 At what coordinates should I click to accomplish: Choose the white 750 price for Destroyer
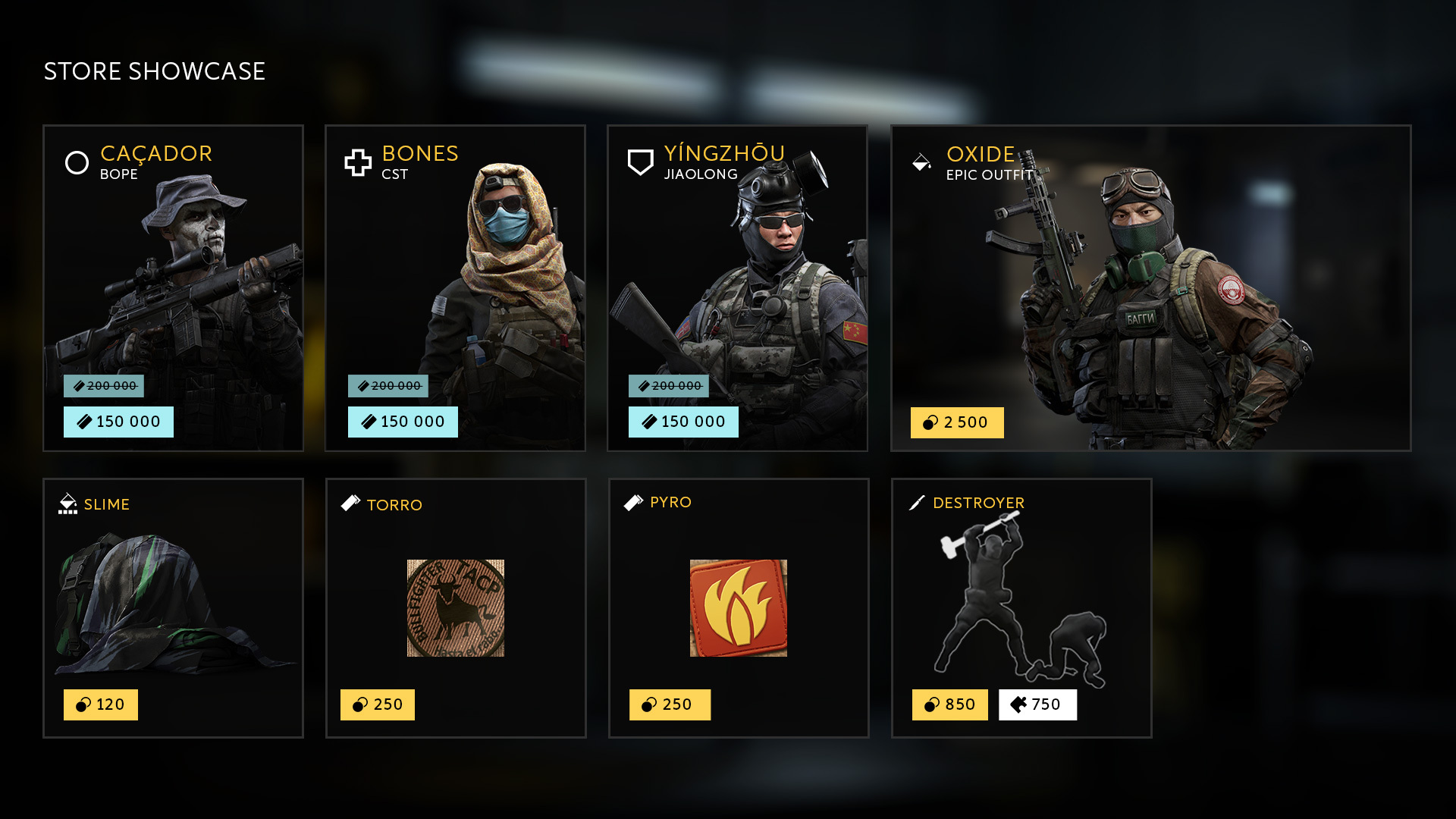pyautogui.click(x=1037, y=704)
